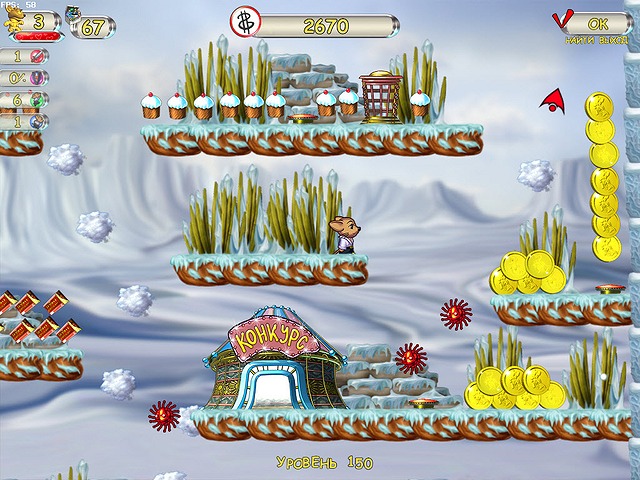The height and width of the screenshot is (480, 640).
Task: Click the dollar sign money icon
Action: 243,21
